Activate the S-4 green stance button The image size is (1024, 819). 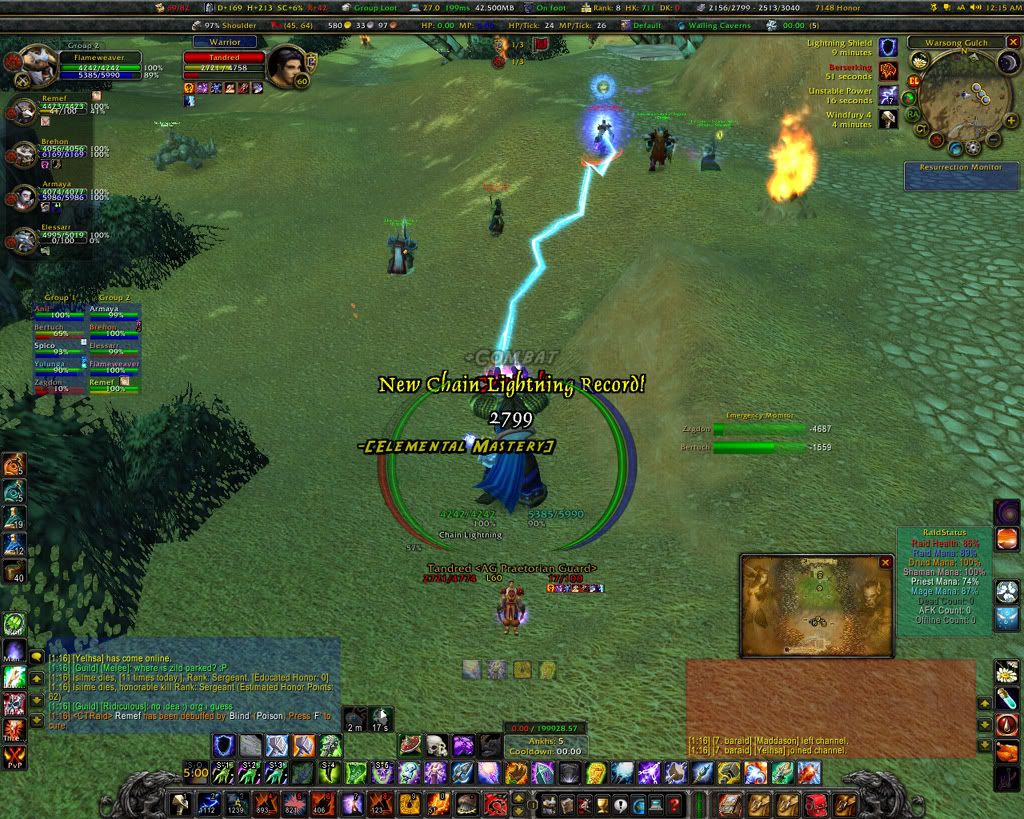tap(330, 772)
